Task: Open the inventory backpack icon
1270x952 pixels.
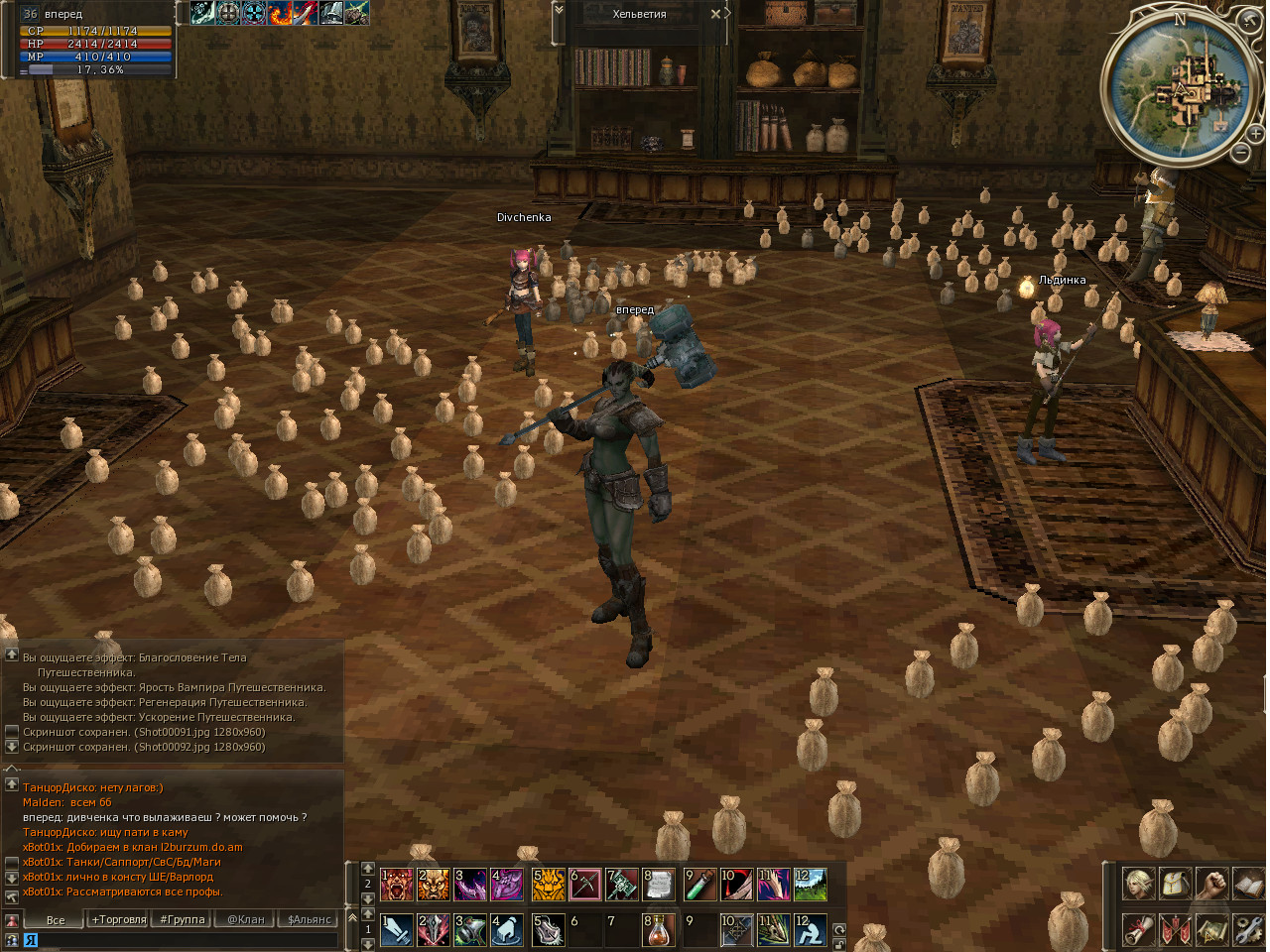Action: coord(1175,884)
